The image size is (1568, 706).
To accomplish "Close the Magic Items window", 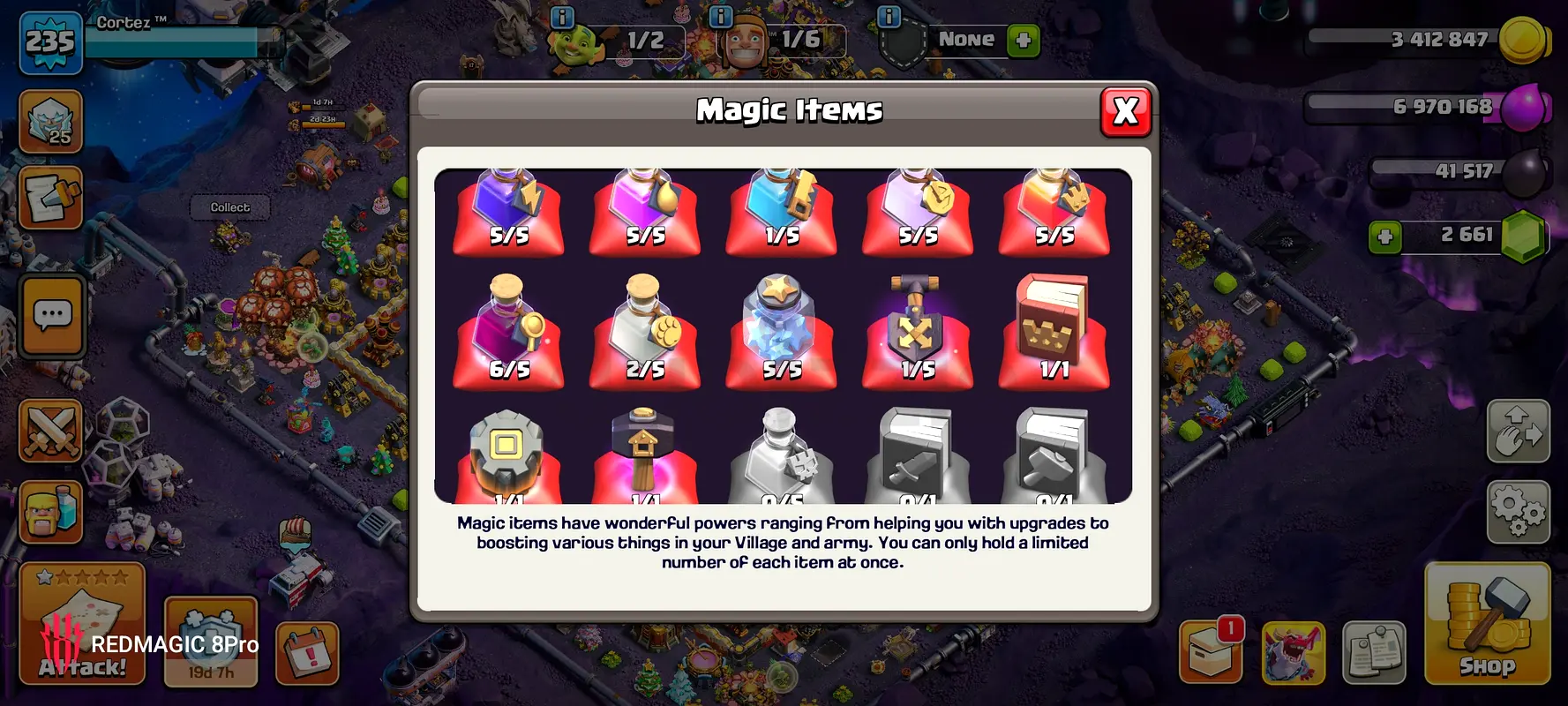I will (x=1125, y=111).
